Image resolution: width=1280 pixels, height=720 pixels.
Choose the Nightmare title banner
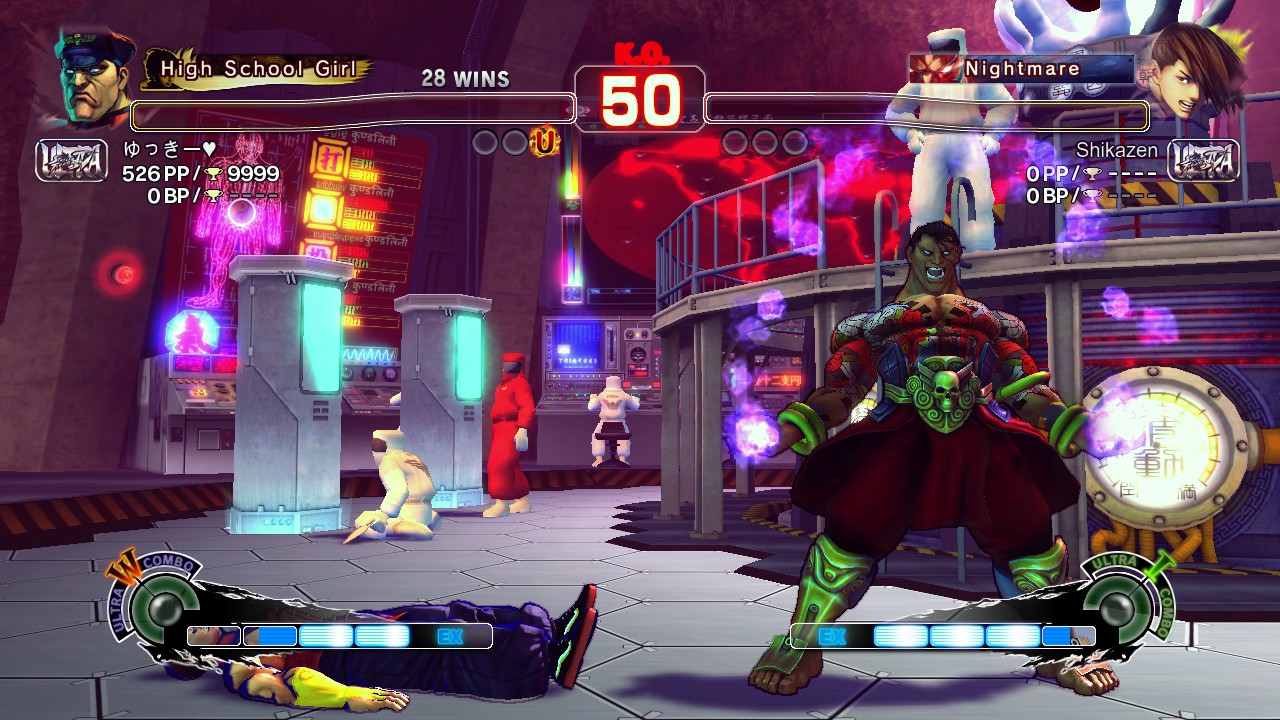(1020, 69)
